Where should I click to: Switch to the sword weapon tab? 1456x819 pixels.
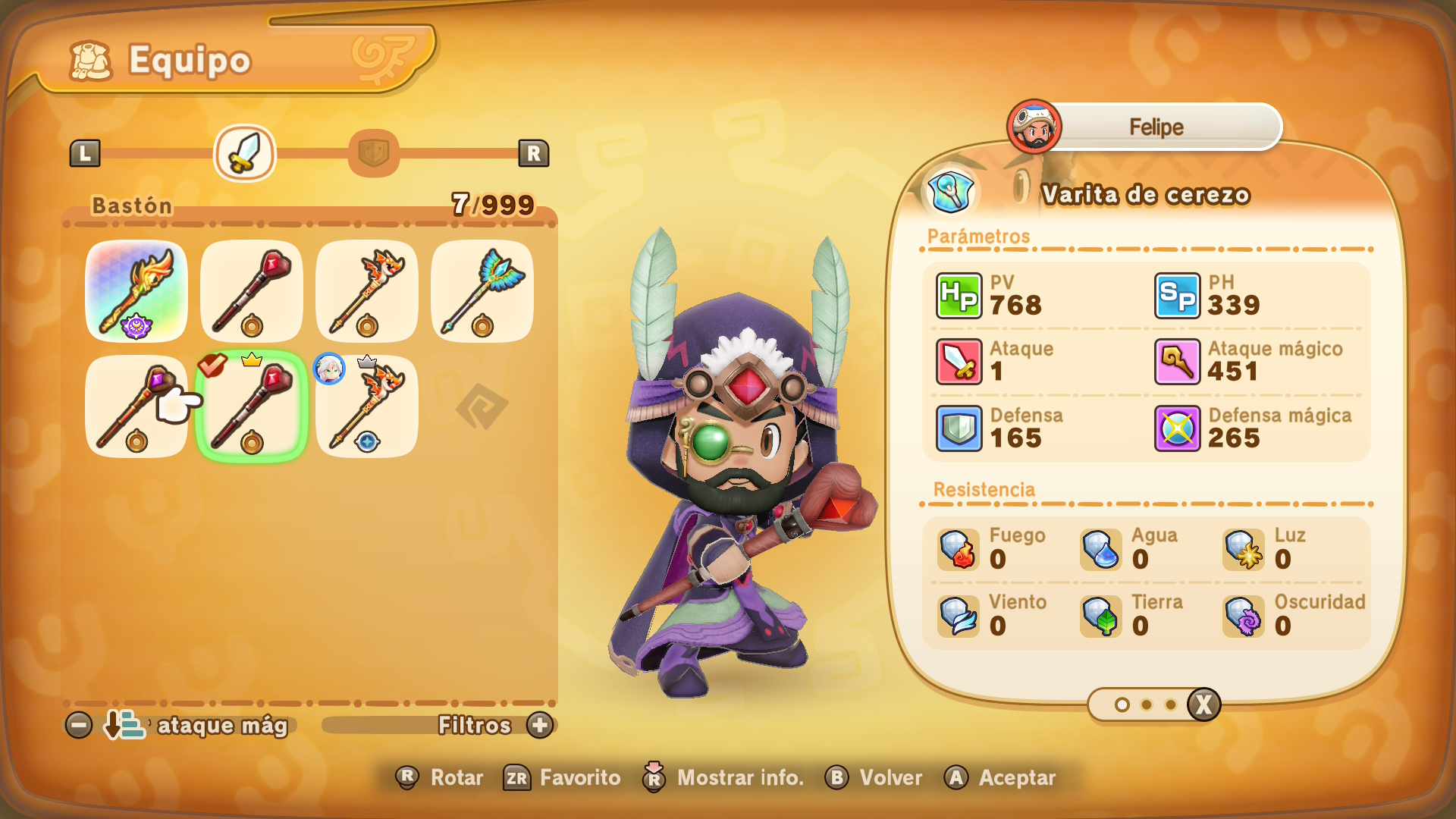click(x=245, y=153)
